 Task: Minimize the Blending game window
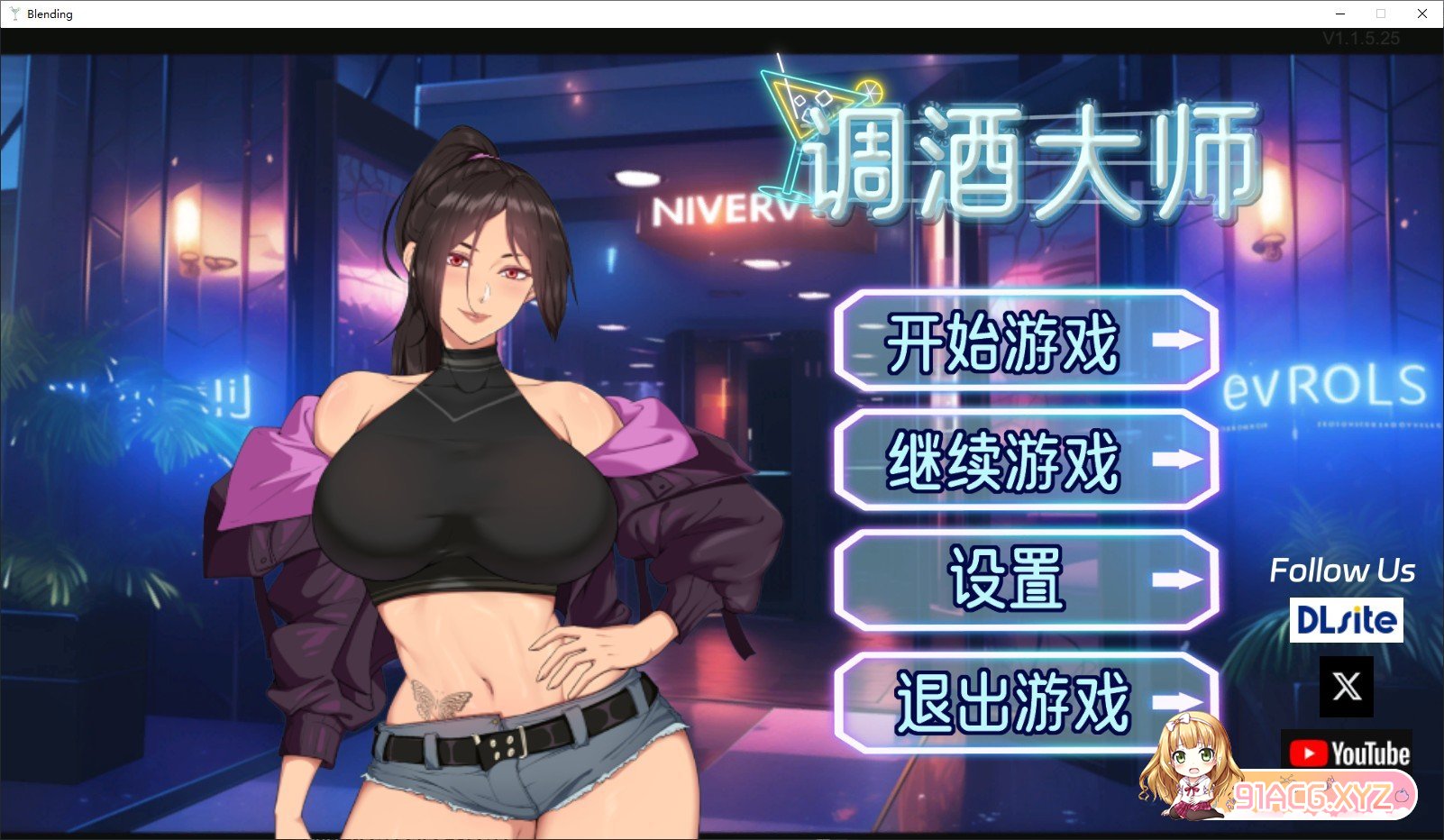(x=1340, y=14)
